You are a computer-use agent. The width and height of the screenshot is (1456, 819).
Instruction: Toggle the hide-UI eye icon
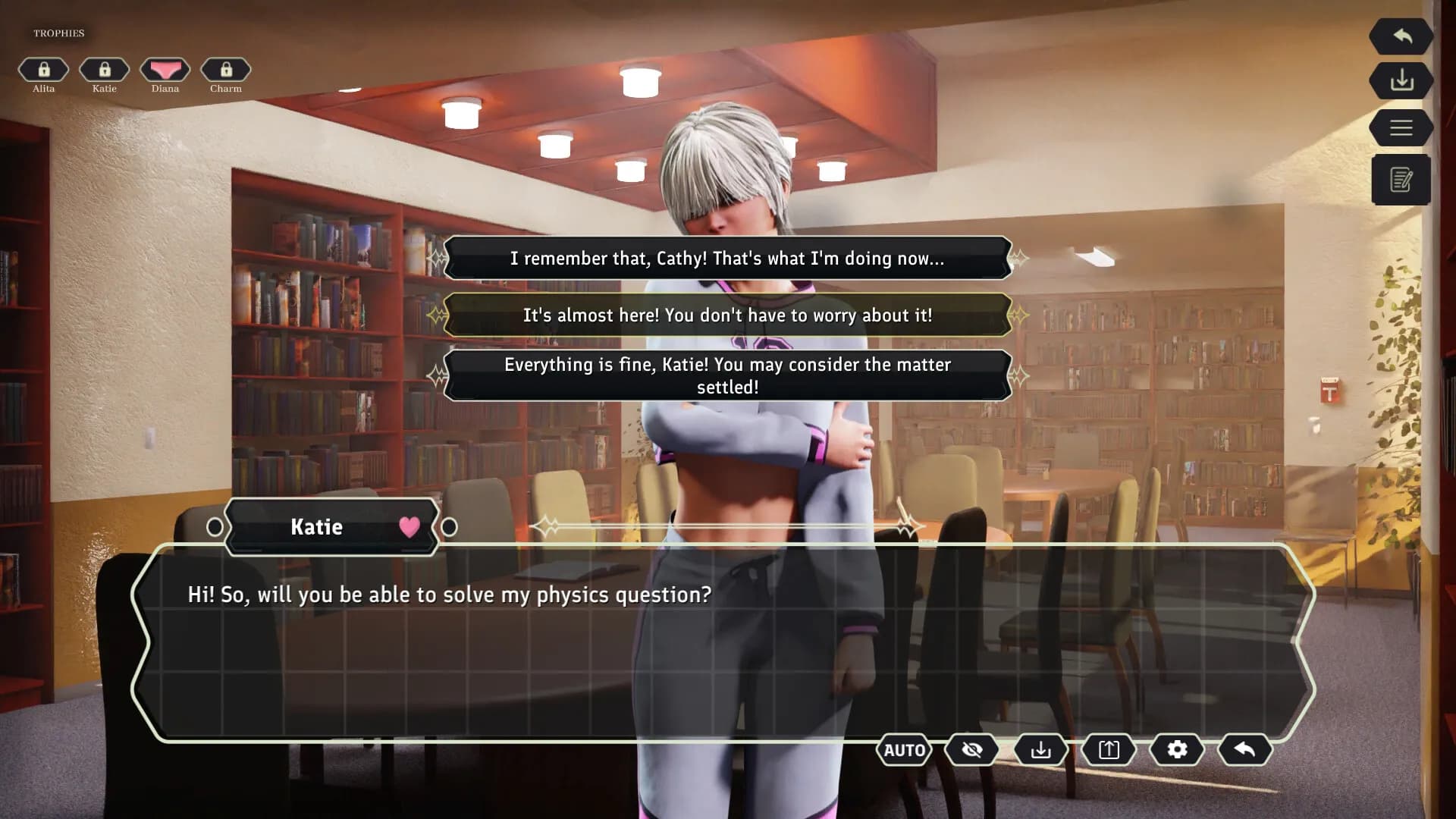(971, 750)
